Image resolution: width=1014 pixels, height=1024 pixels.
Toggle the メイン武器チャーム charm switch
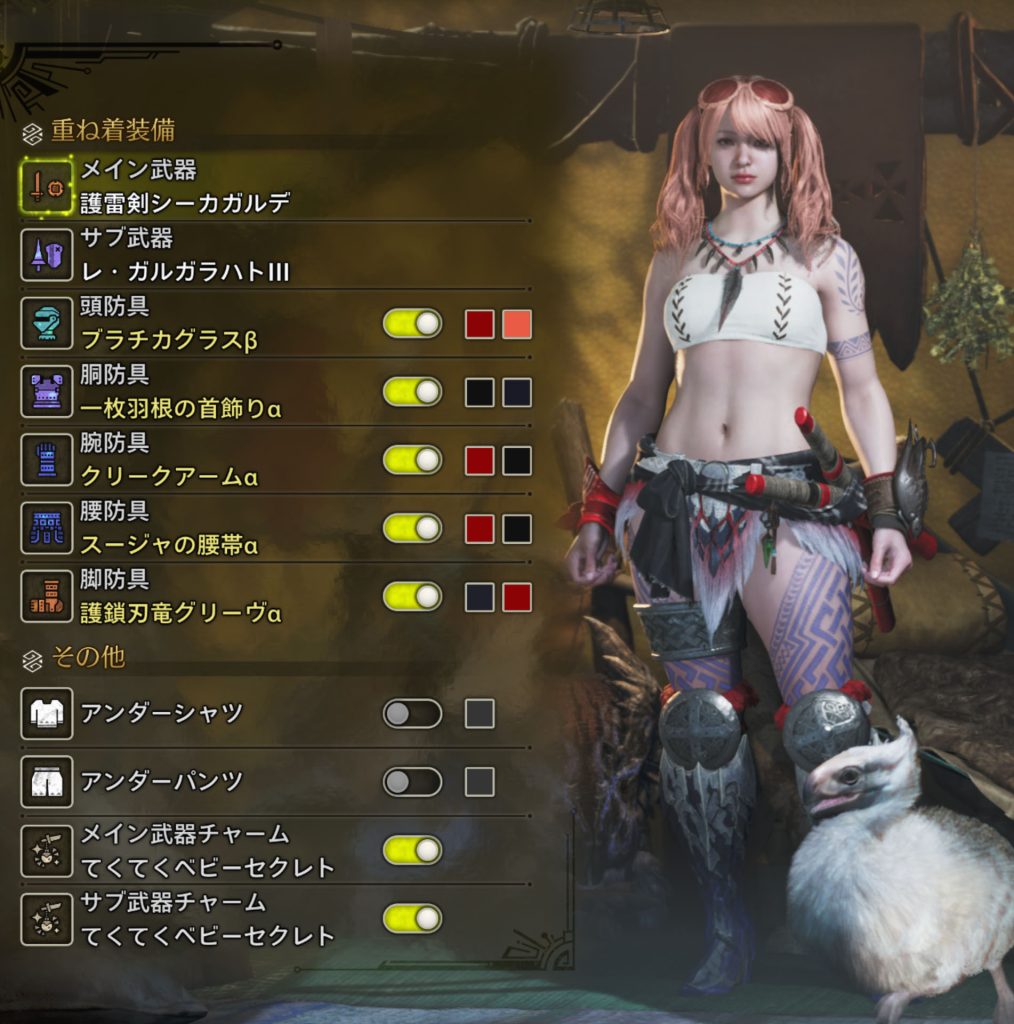412,850
